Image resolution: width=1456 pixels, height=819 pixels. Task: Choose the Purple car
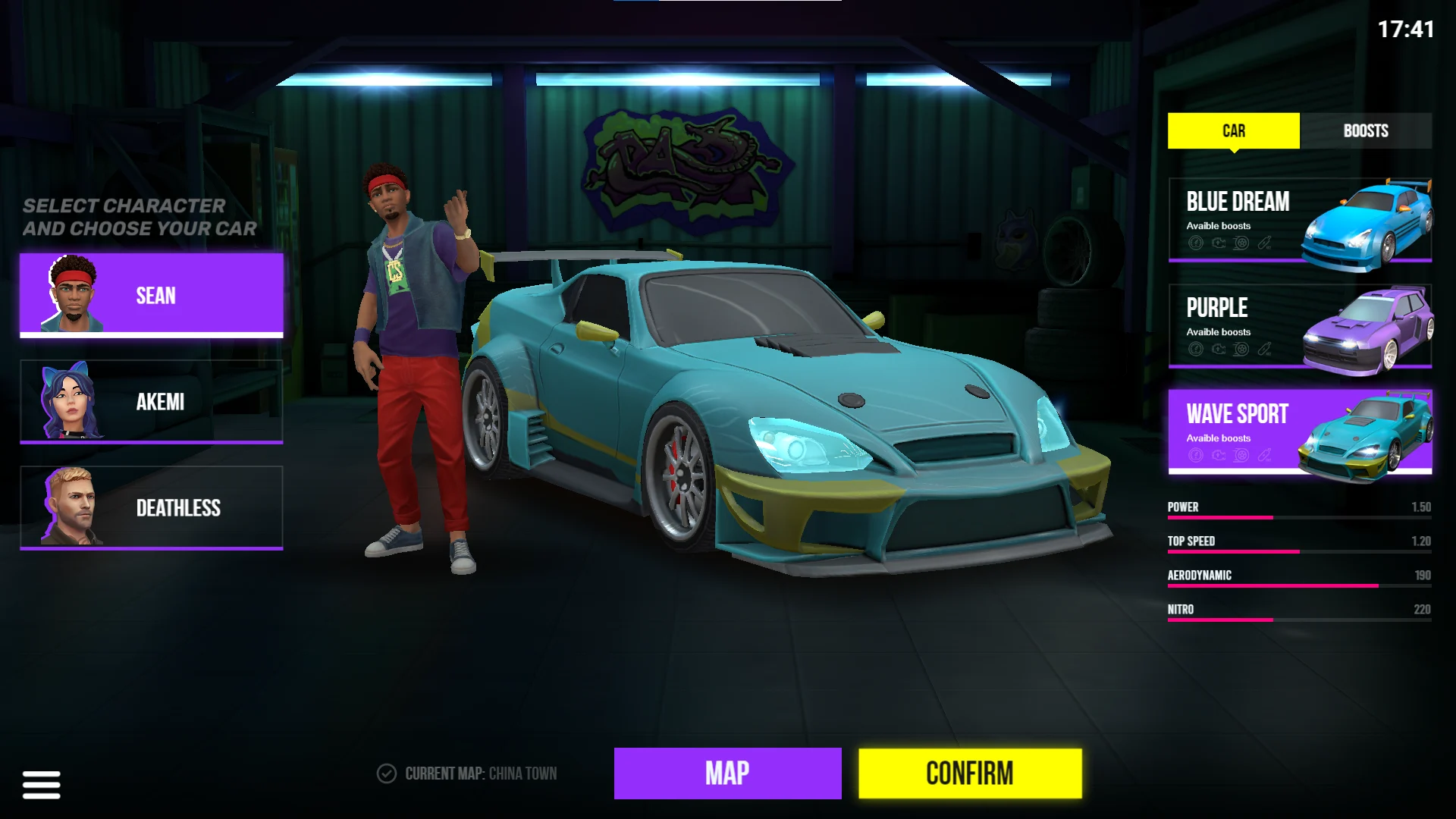click(x=1300, y=326)
